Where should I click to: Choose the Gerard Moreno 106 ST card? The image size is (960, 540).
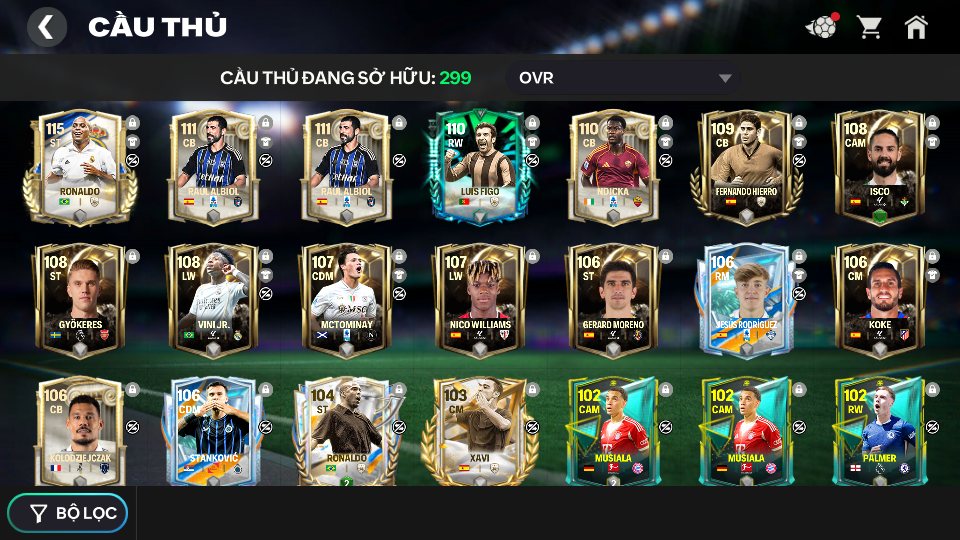[x=613, y=298]
